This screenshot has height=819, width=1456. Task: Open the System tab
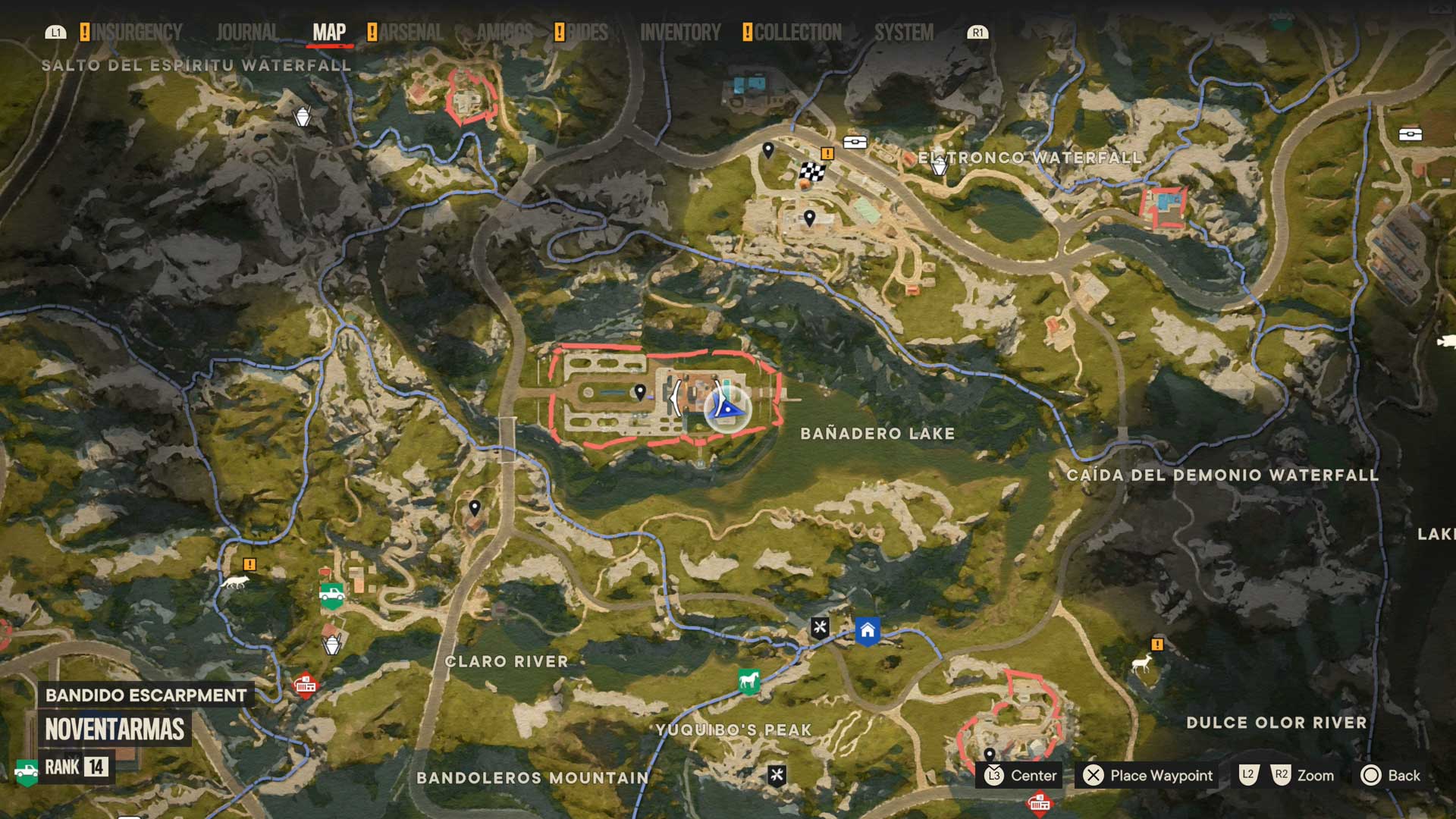tap(904, 33)
